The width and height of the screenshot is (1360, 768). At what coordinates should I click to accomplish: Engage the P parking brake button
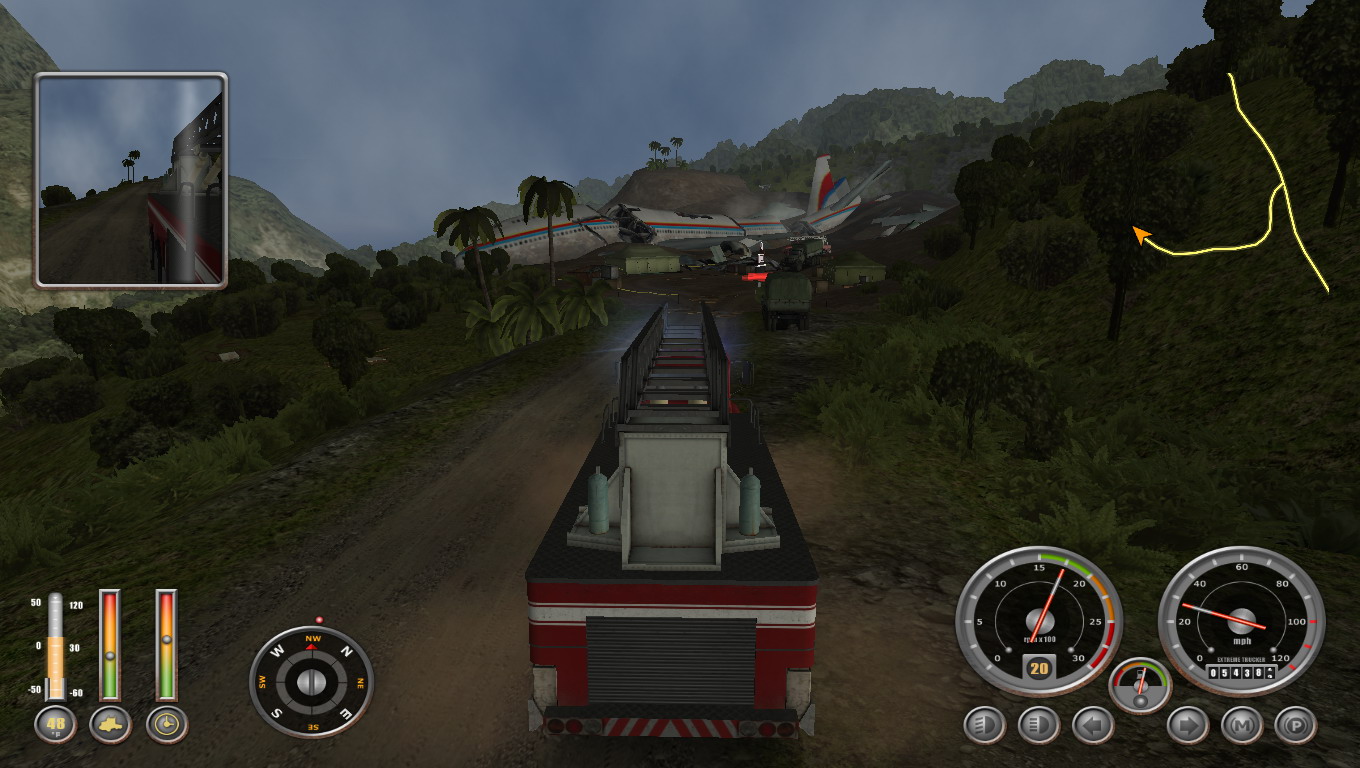(x=1296, y=725)
